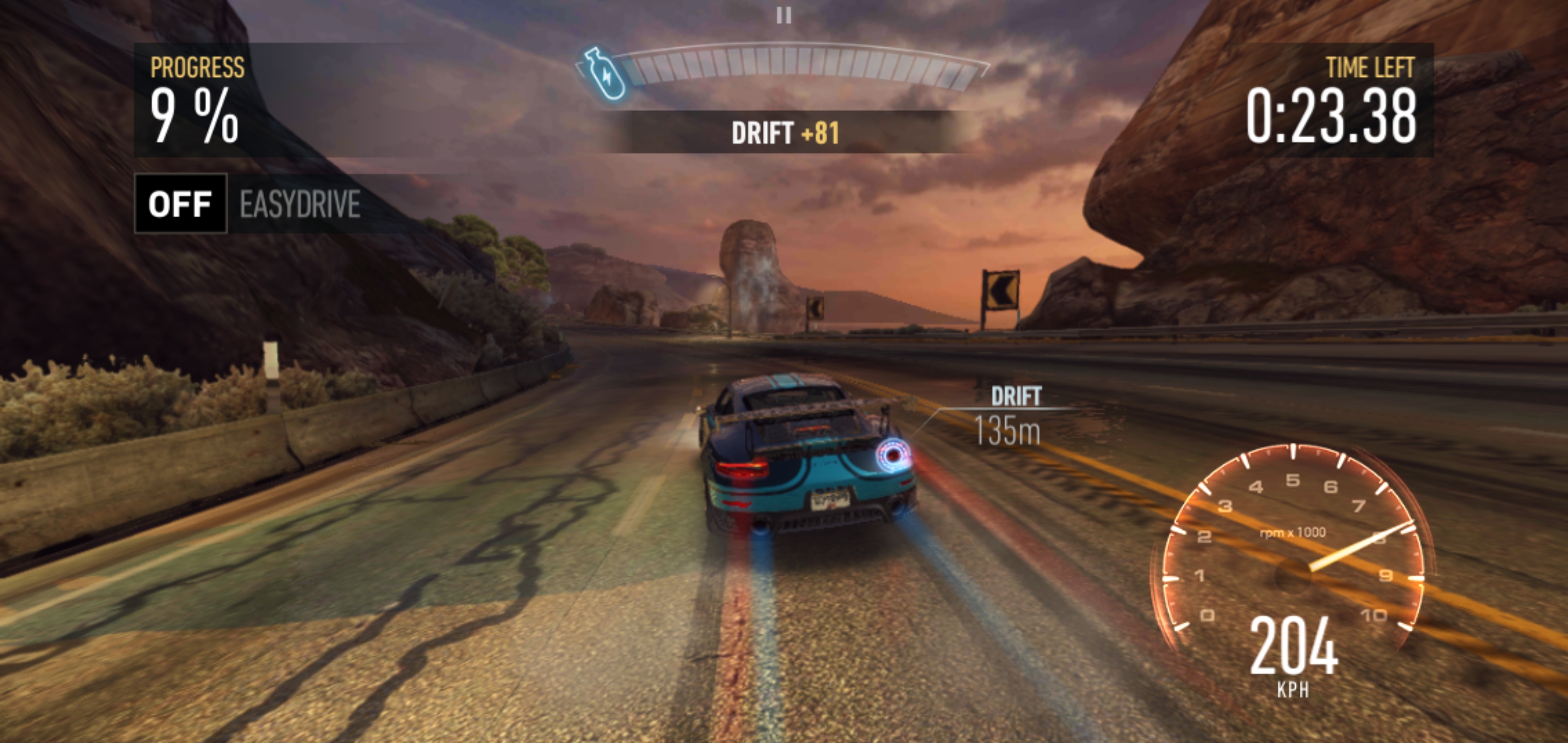Pause the race with the pause icon
The width and height of the screenshot is (1568, 743).
point(784,15)
